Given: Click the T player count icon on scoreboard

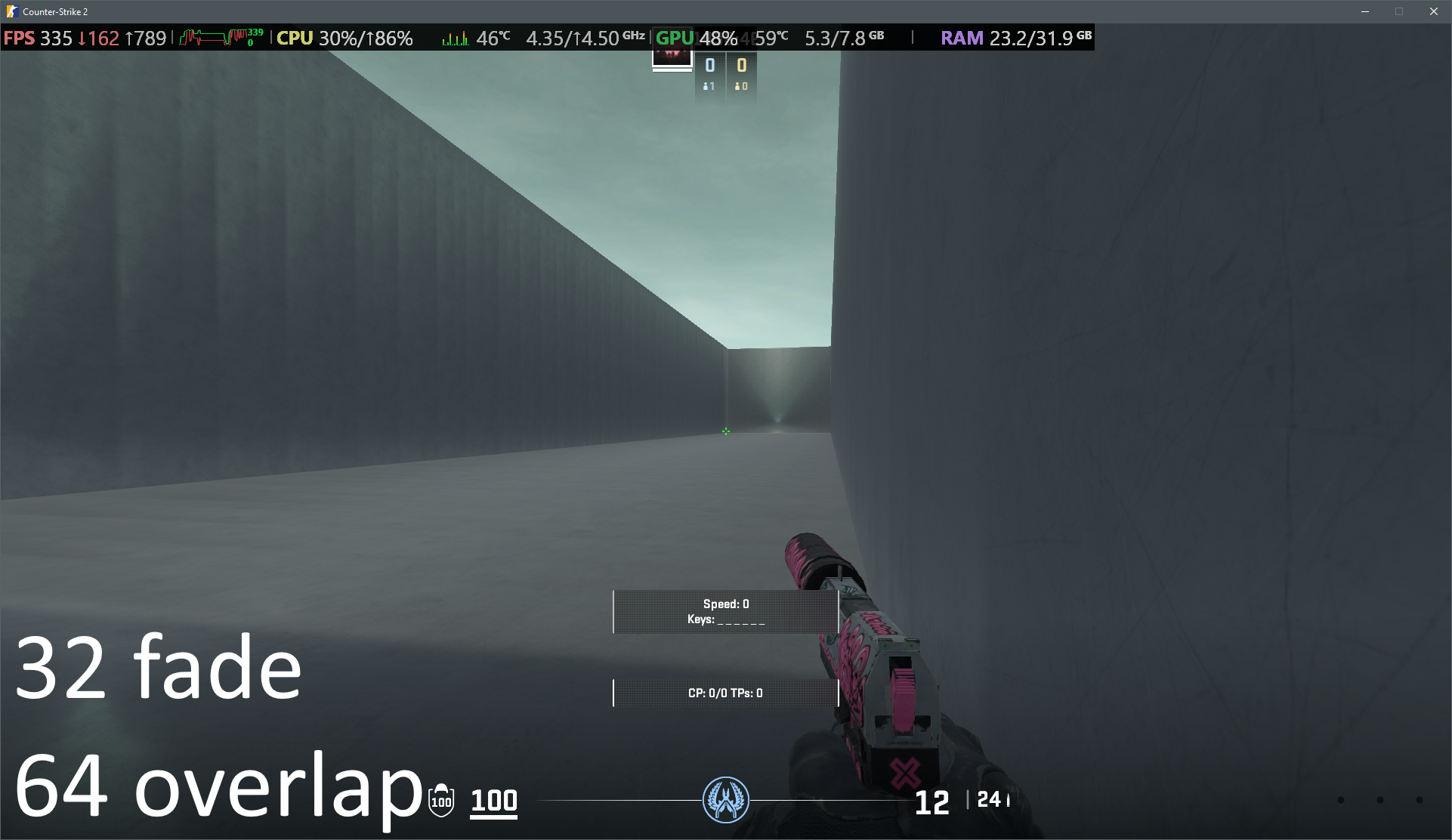Looking at the screenshot, I should tap(738, 87).
